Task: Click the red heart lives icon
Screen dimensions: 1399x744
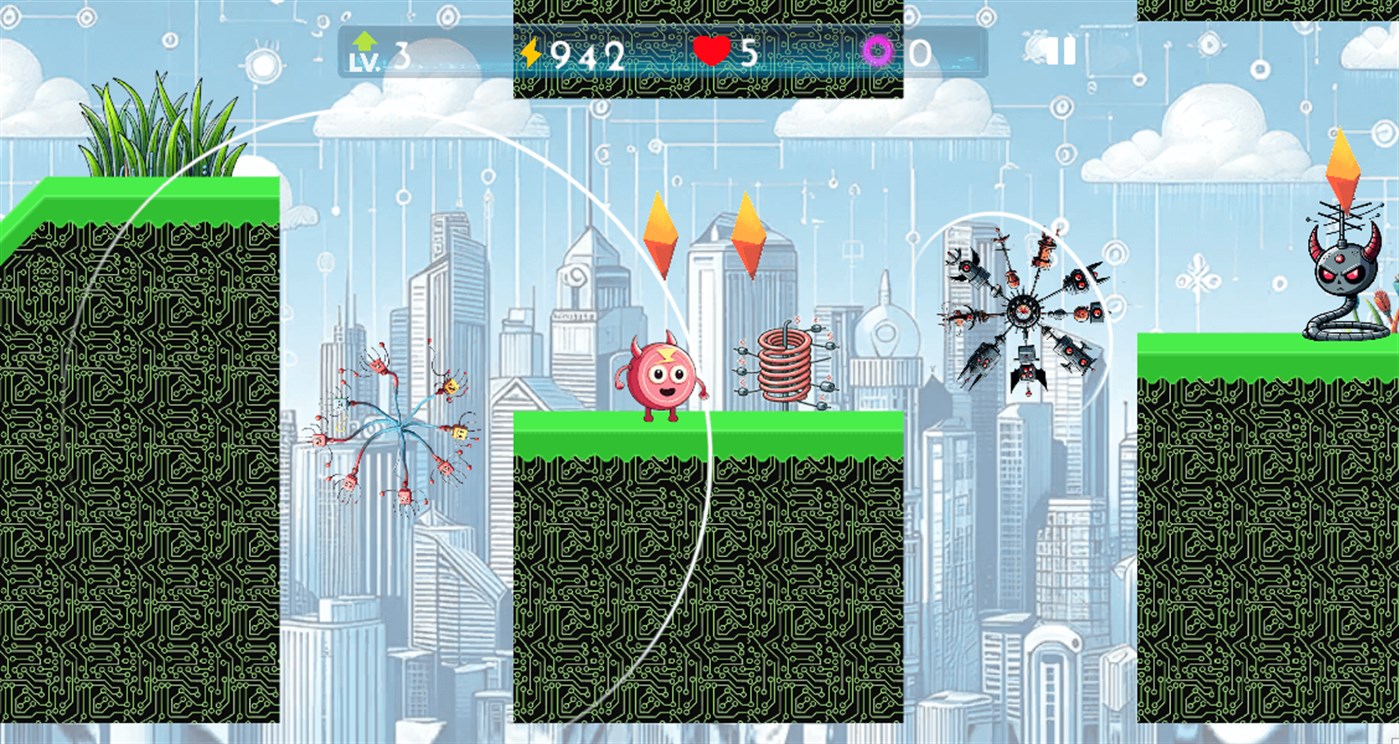Action: 709,50
